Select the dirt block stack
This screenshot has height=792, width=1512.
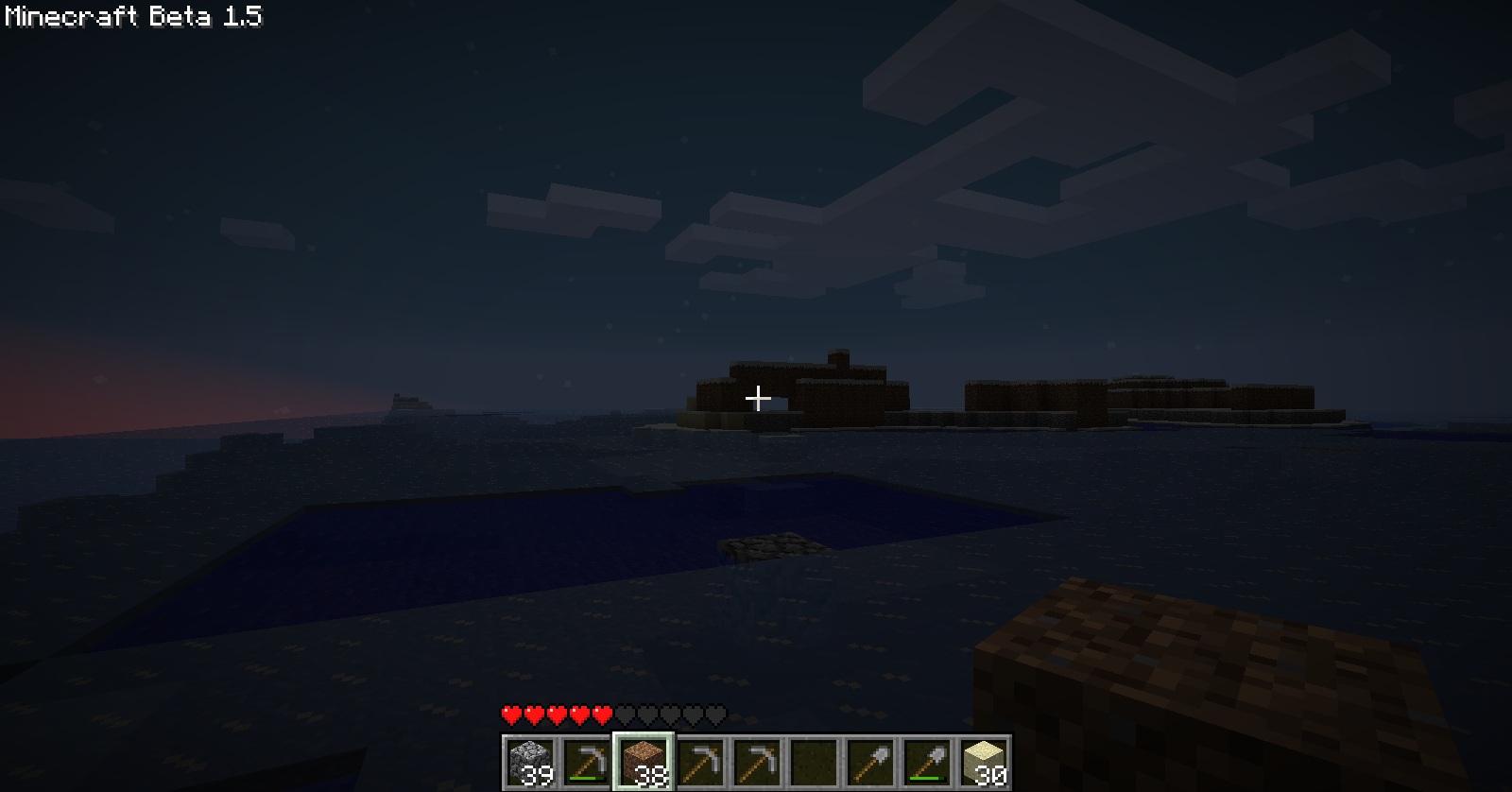click(x=644, y=762)
